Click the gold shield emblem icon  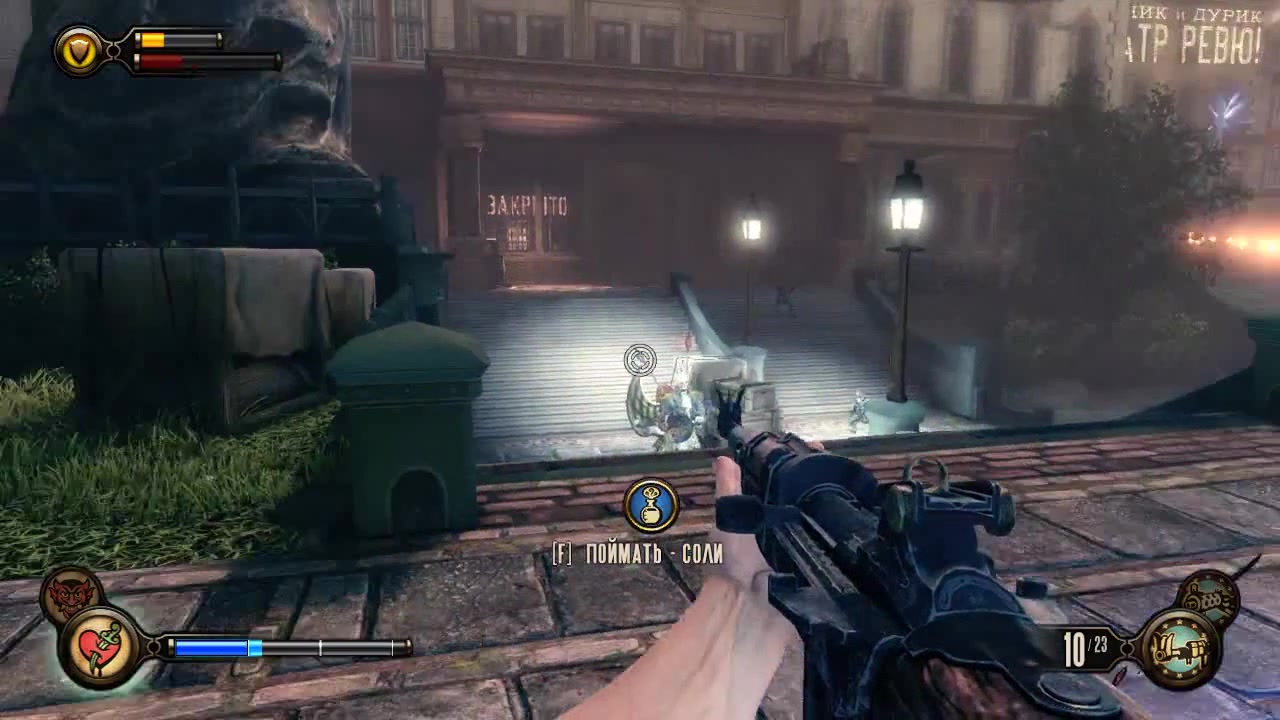click(77, 49)
